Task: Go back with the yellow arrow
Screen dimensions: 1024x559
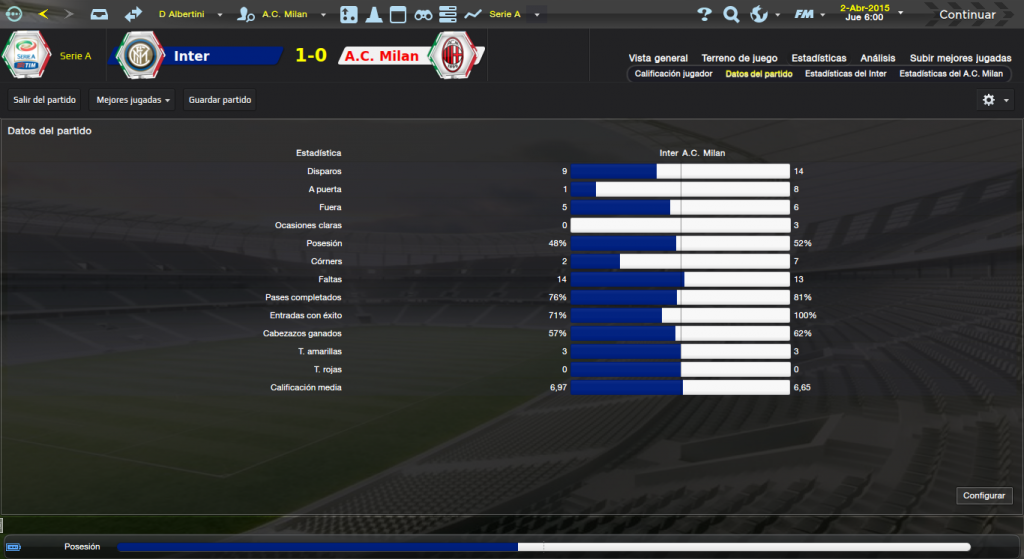Action: click(43, 14)
